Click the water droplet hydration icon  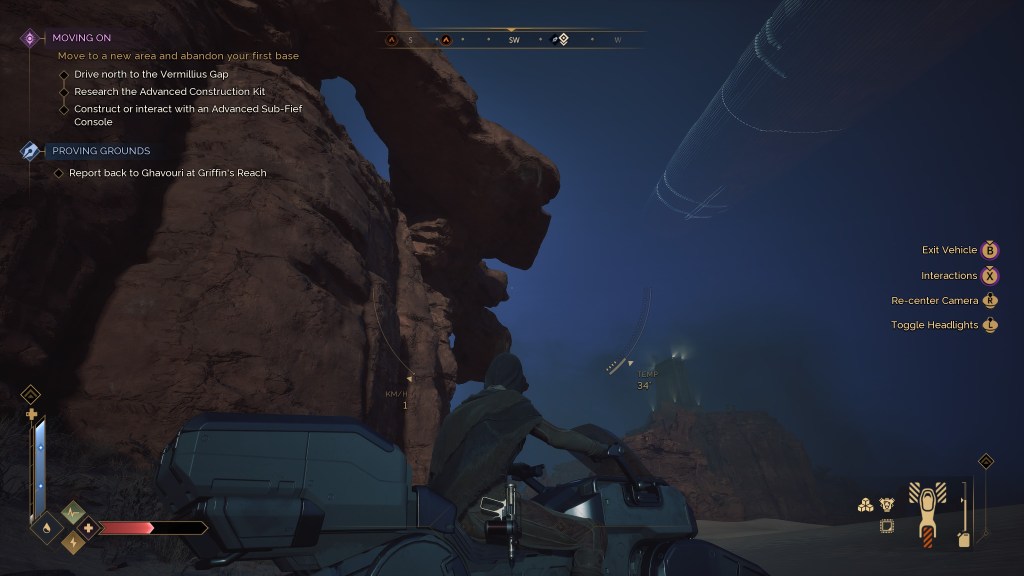click(x=47, y=527)
